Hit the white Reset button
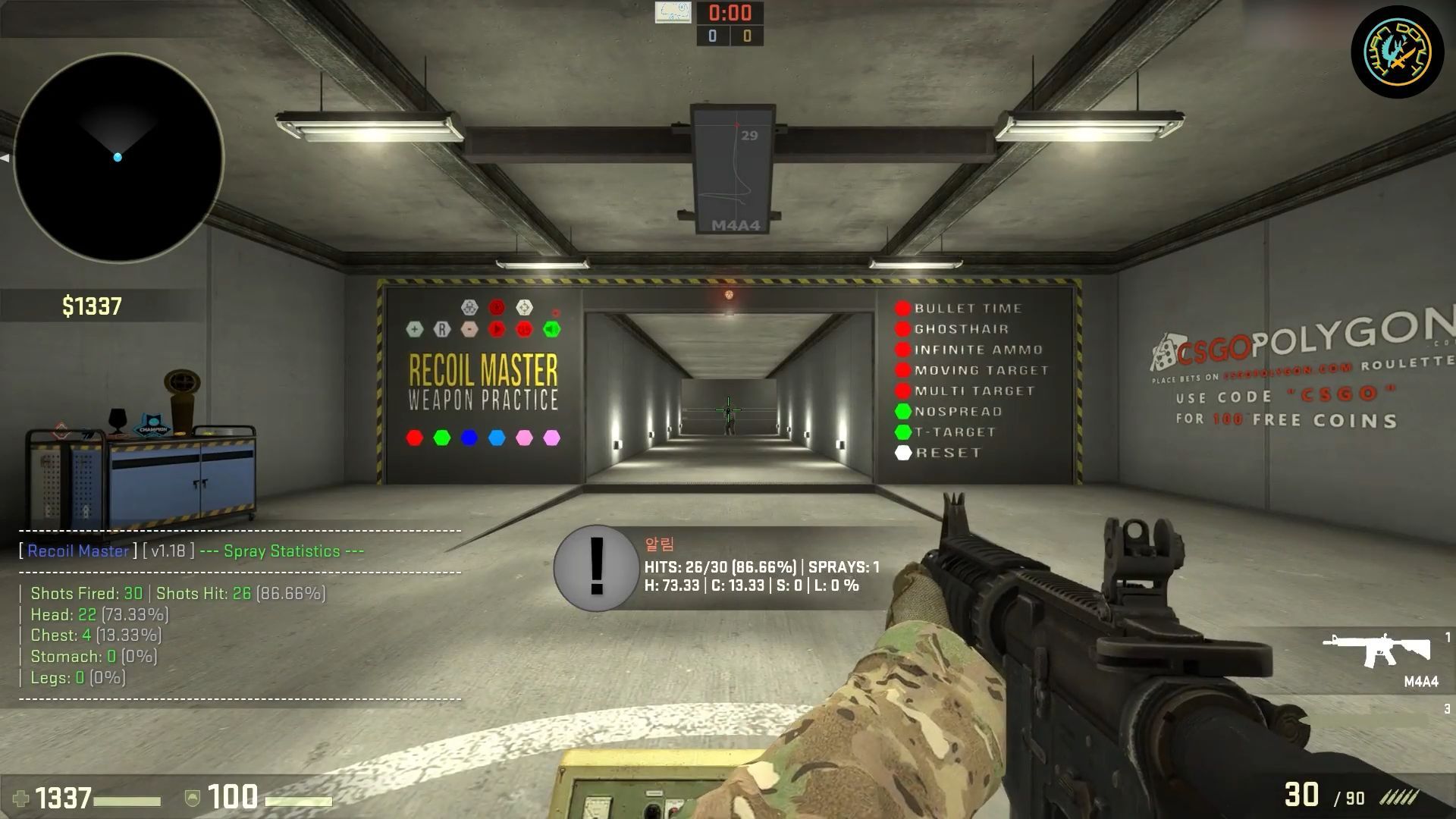1456x819 pixels. [x=902, y=453]
